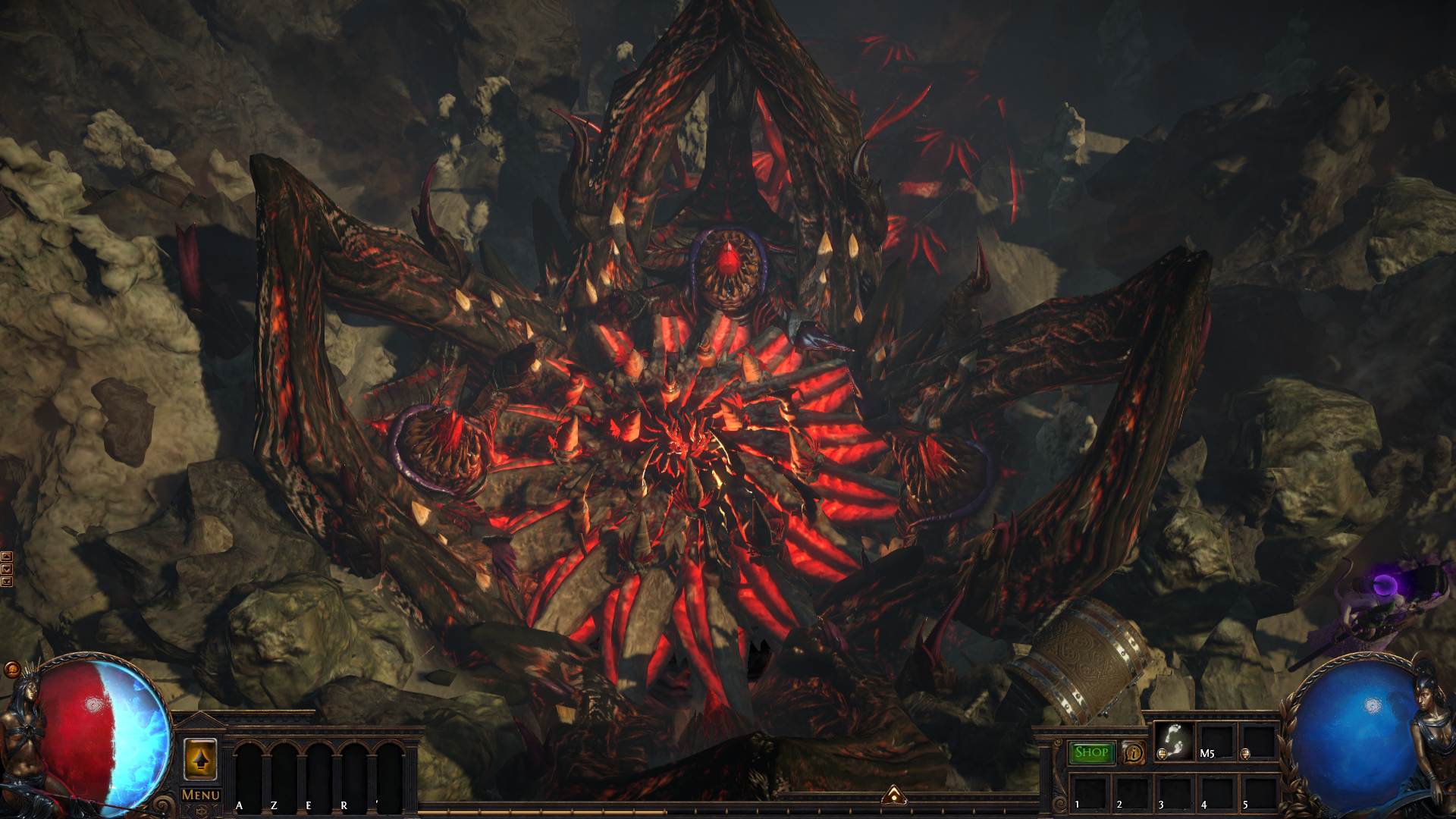Click the triangle marker on experience bar
The width and height of the screenshot is (1456, 819).
pyautogui.click(x=894, y=795)
